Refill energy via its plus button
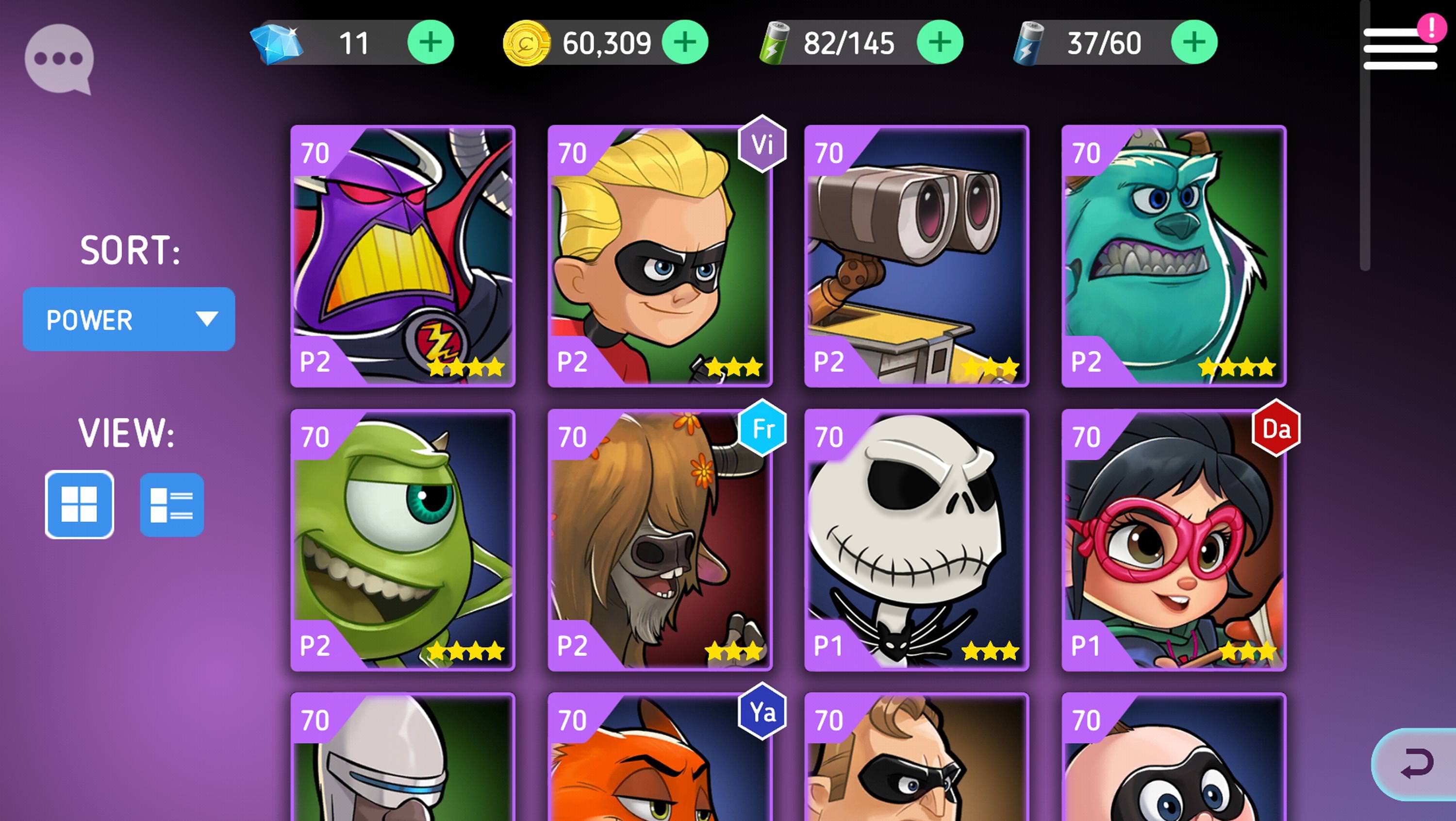Screen dimensions: 1456x821 click(1195, 43)
